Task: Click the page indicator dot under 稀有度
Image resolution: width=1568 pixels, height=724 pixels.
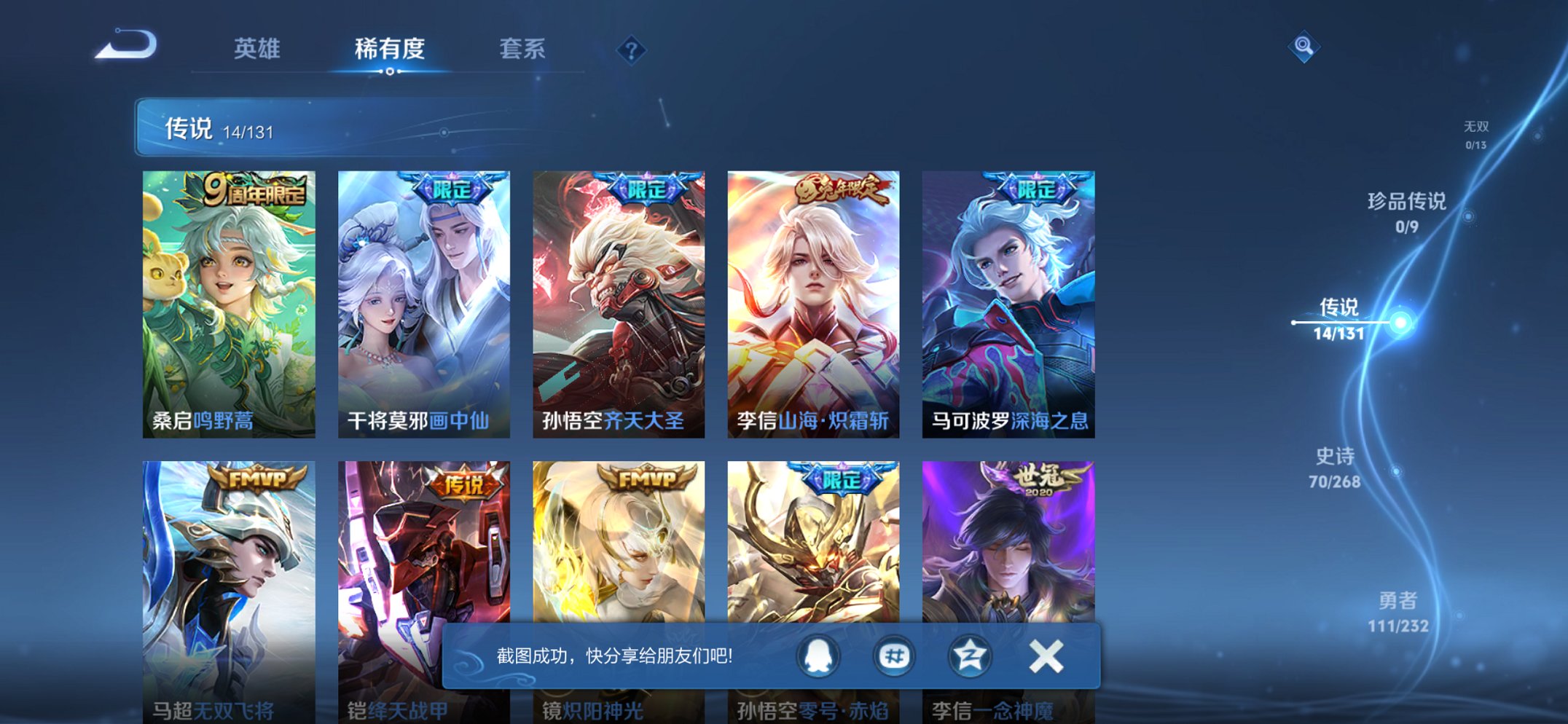Action: tap(391, 73)
